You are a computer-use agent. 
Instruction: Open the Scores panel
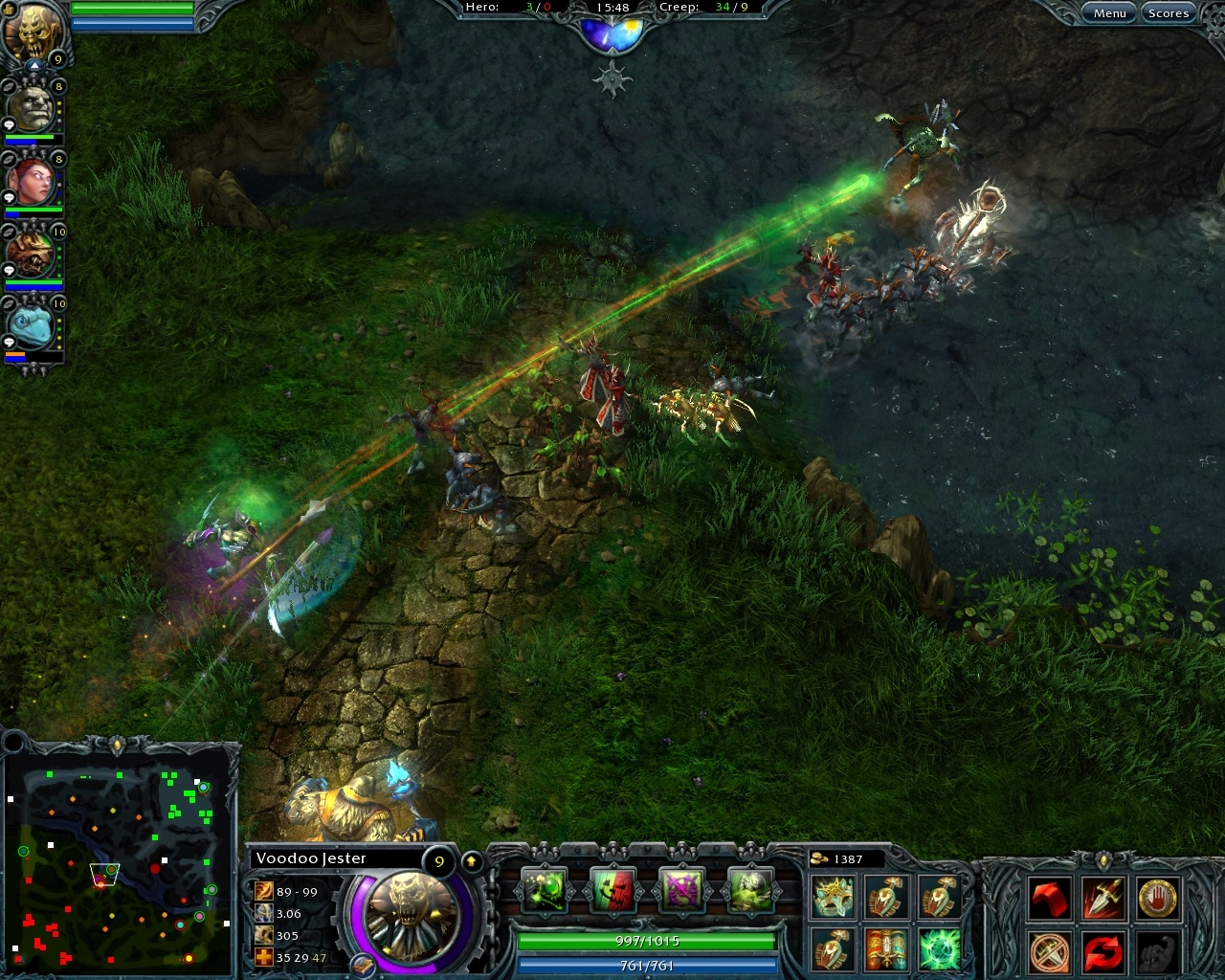(x=1169, y=12)
